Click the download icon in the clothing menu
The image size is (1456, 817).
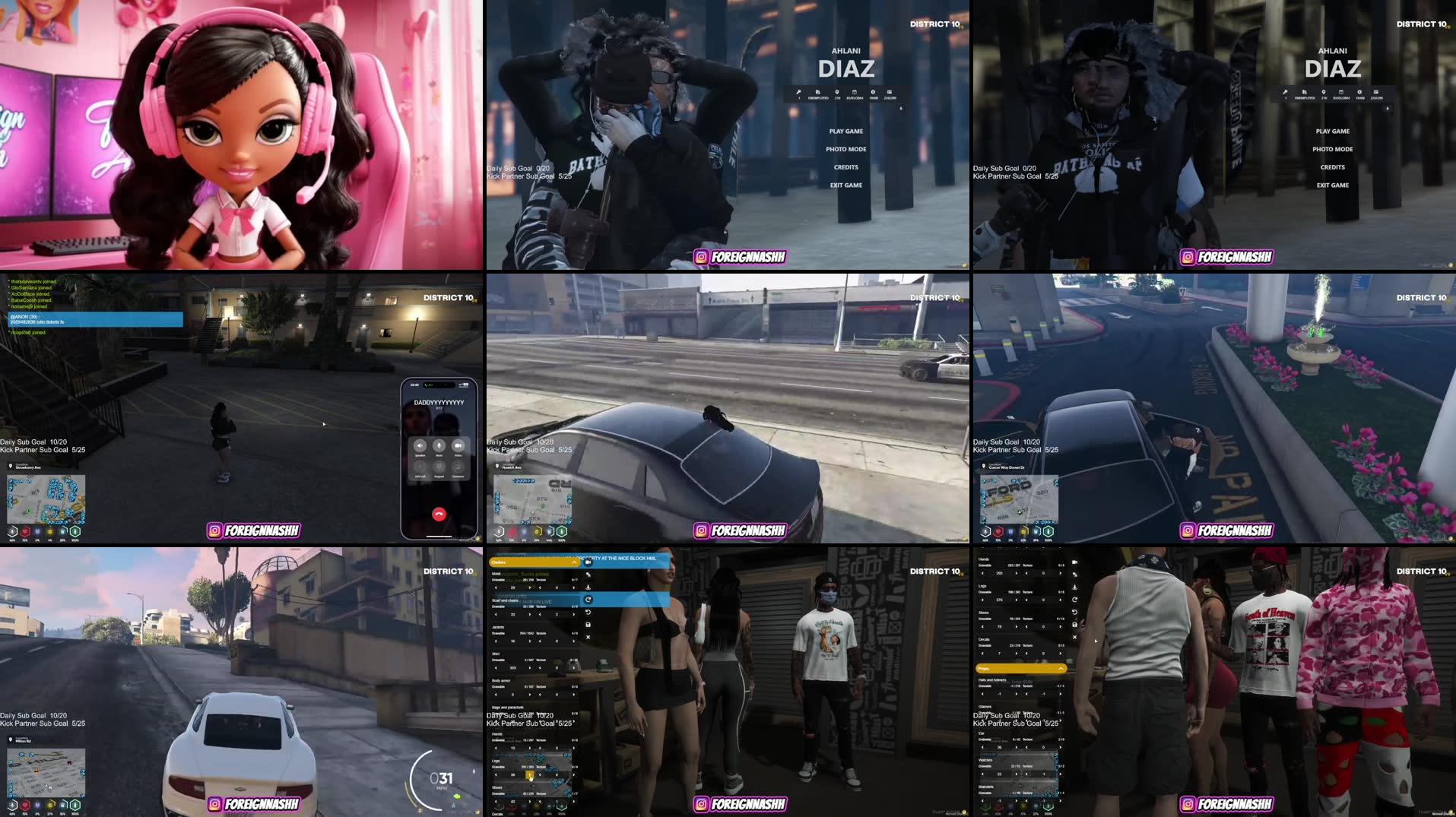click(588, 587)
